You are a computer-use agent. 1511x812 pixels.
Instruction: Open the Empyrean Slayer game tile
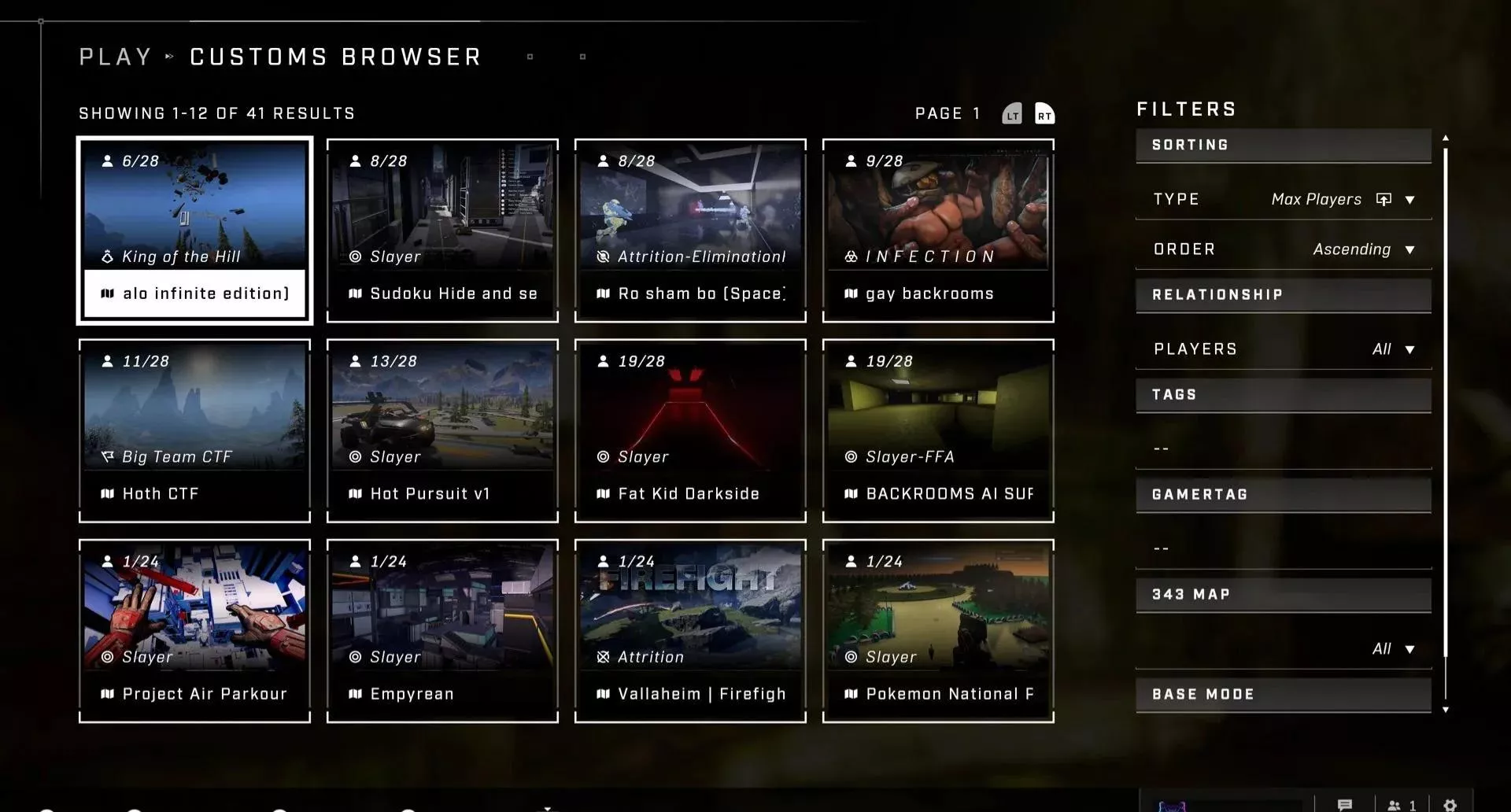[x=442, y=630]
